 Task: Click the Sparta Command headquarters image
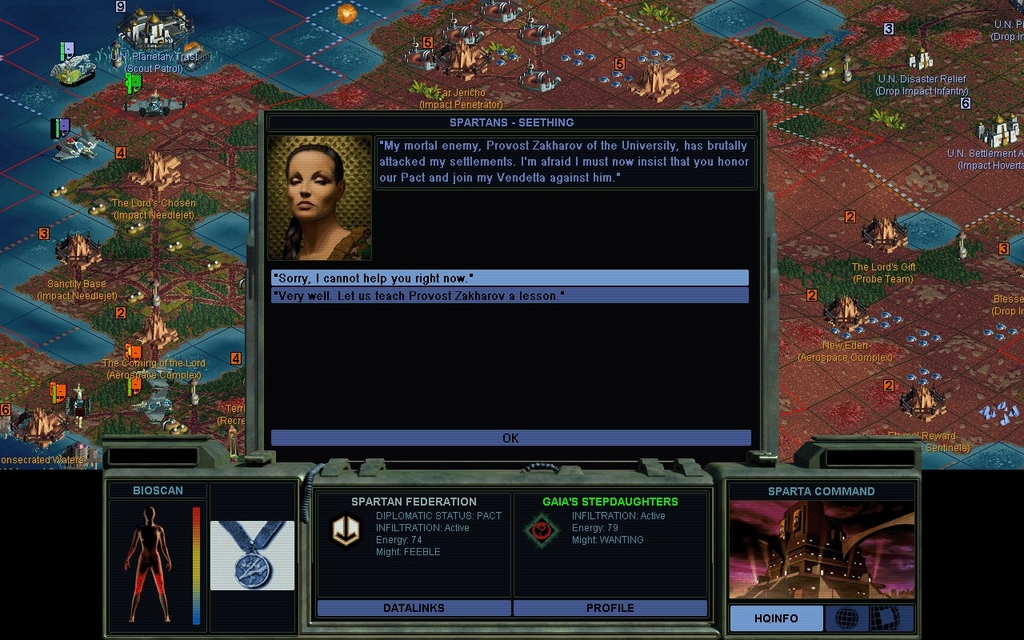(x=821, y=549)
